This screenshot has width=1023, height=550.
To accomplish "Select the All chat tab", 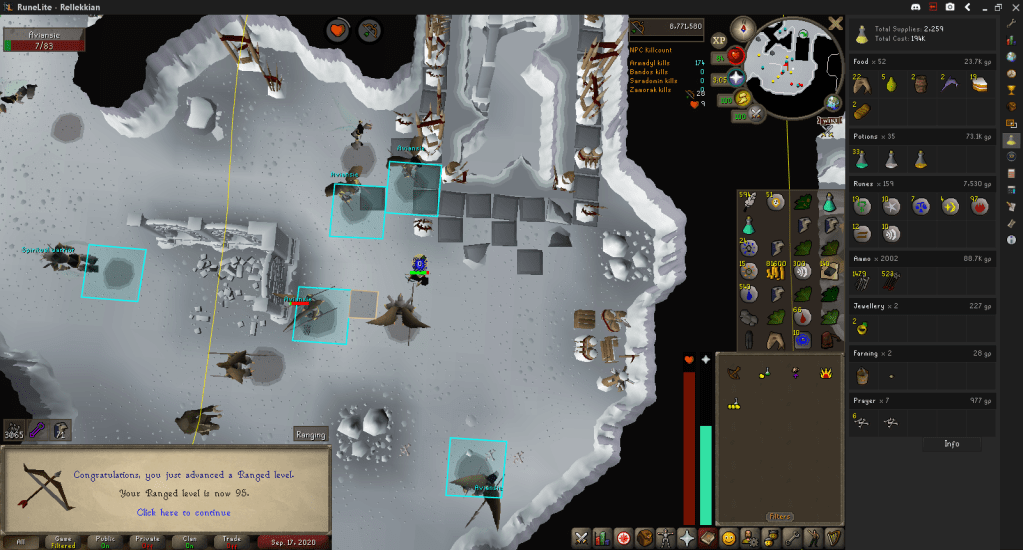I will coord(20,541).
